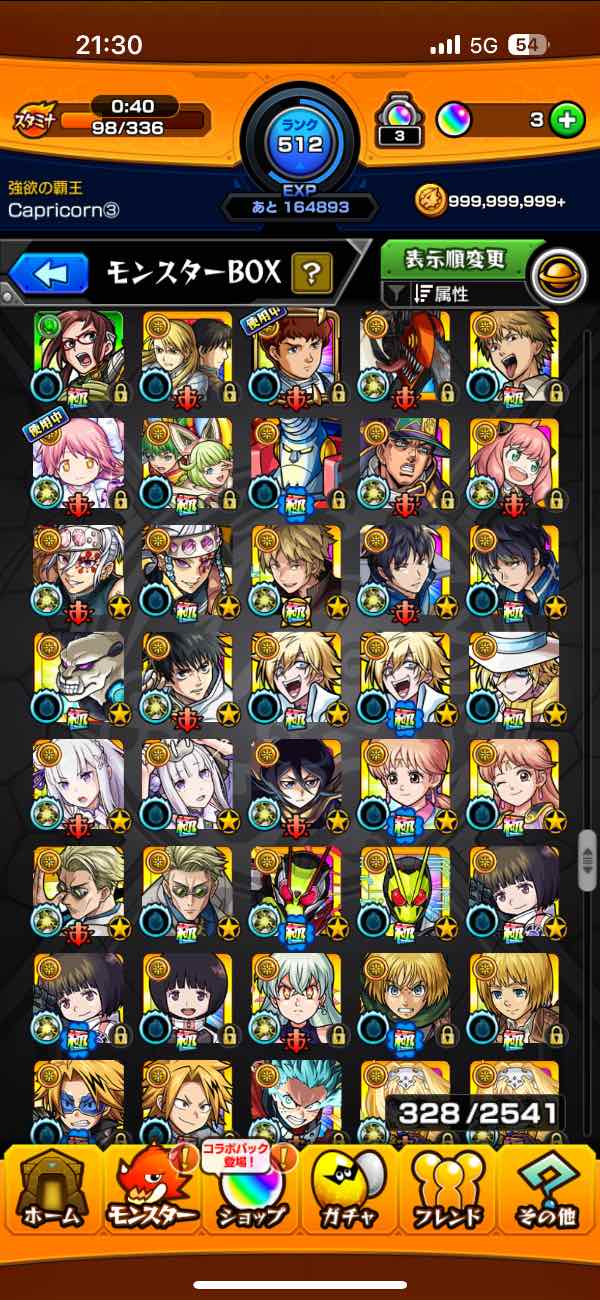Screen dimensions: 600x1300
Task: Open the yellow question mark help
Action: click(312, 272)
